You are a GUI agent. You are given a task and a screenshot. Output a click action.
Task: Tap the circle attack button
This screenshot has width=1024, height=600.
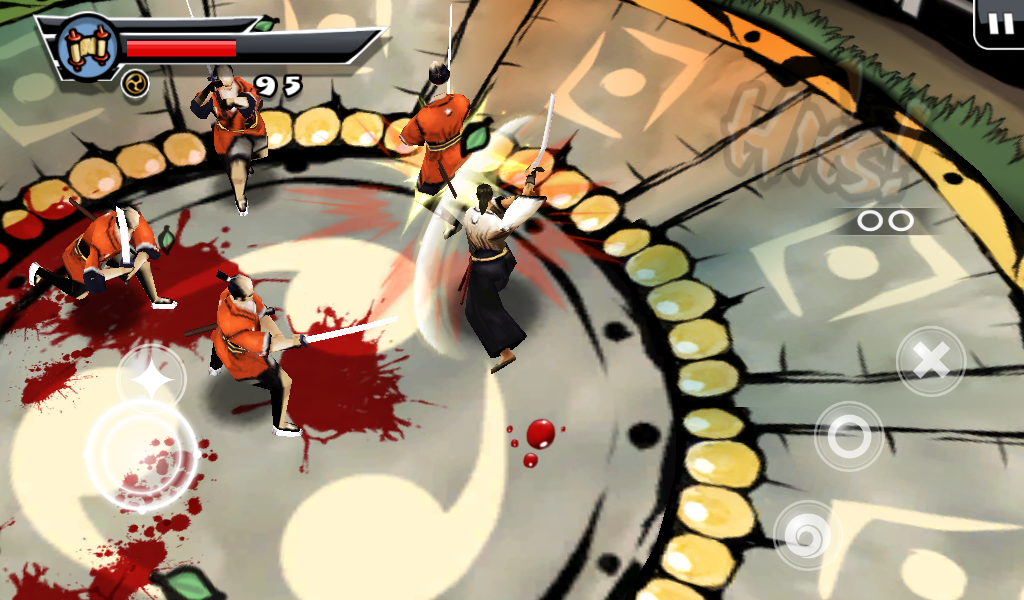click(x=849, y=436)
